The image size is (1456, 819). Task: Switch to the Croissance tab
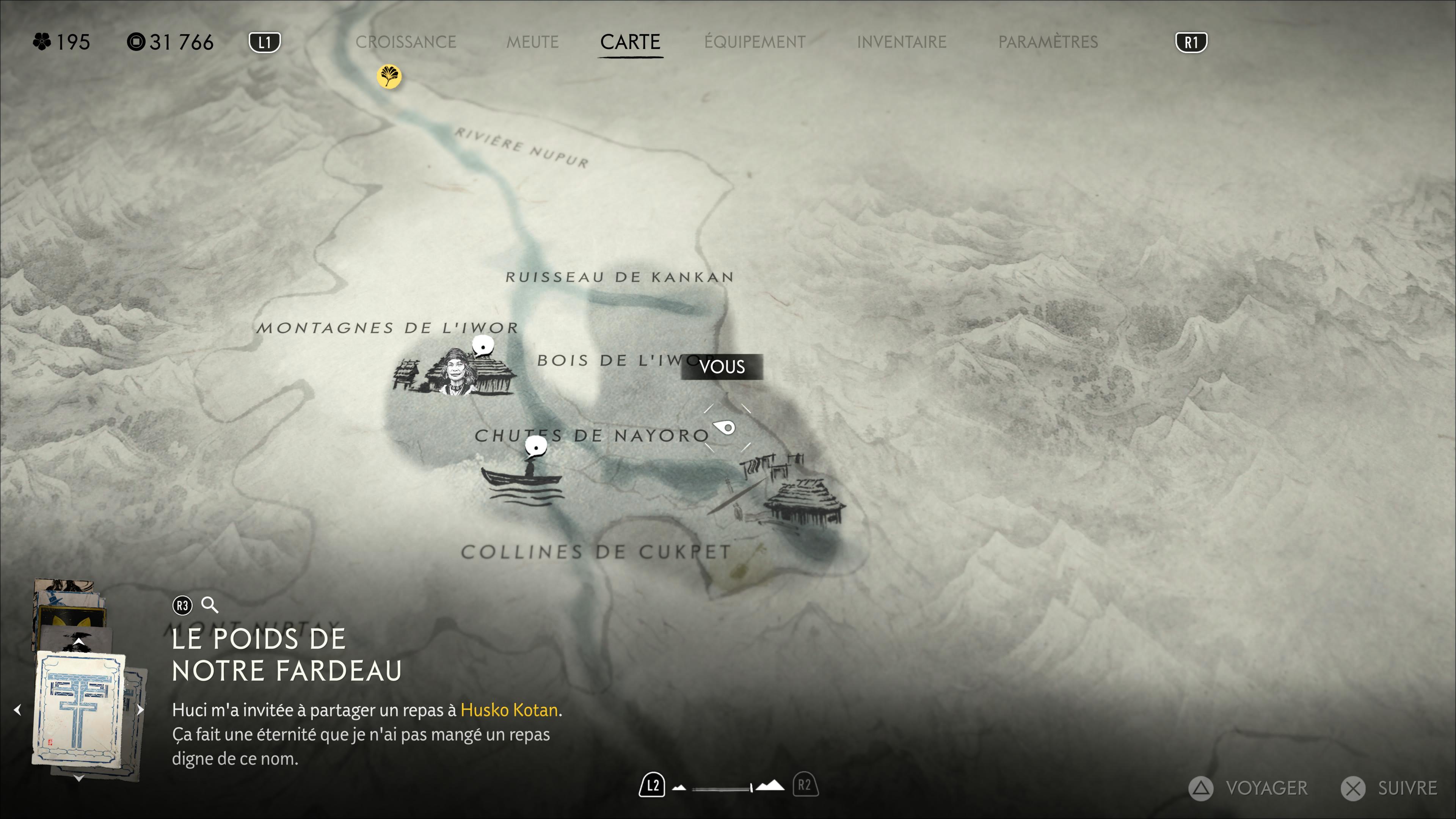click(405, 42)
